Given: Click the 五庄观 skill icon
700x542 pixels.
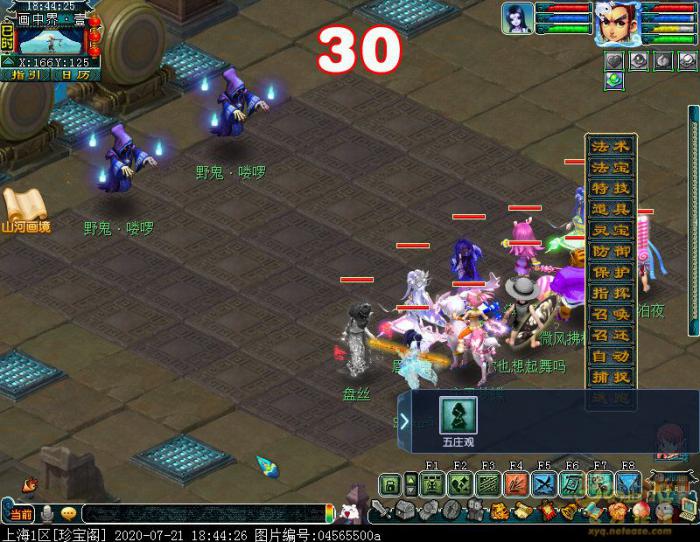Looking at the screenshot, I should click(459, 416).
